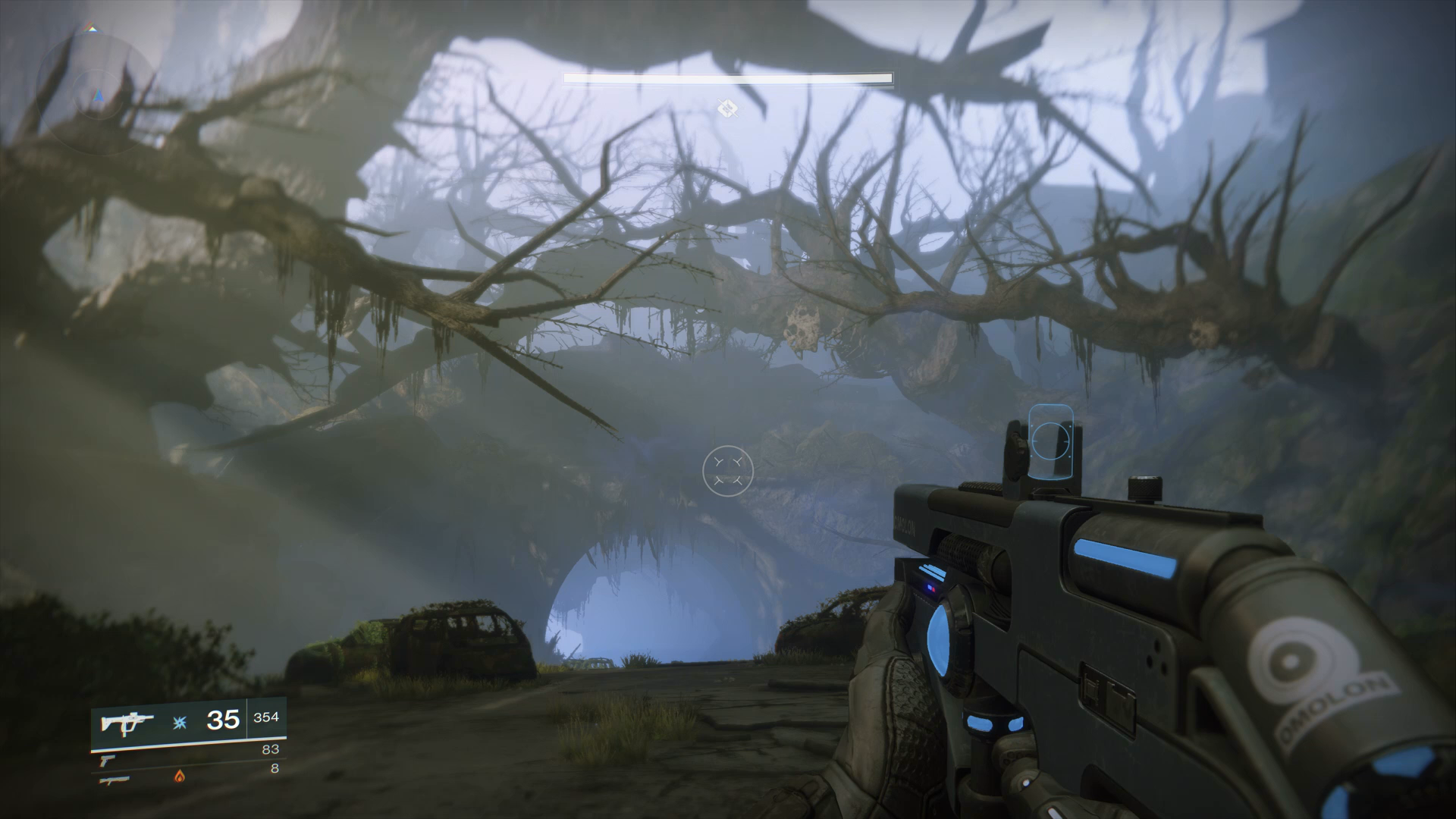Image resolution: width=1456 pixels, height=819 pixels.
Task: Click the circular radar minimap
Action: coord(97,96)
